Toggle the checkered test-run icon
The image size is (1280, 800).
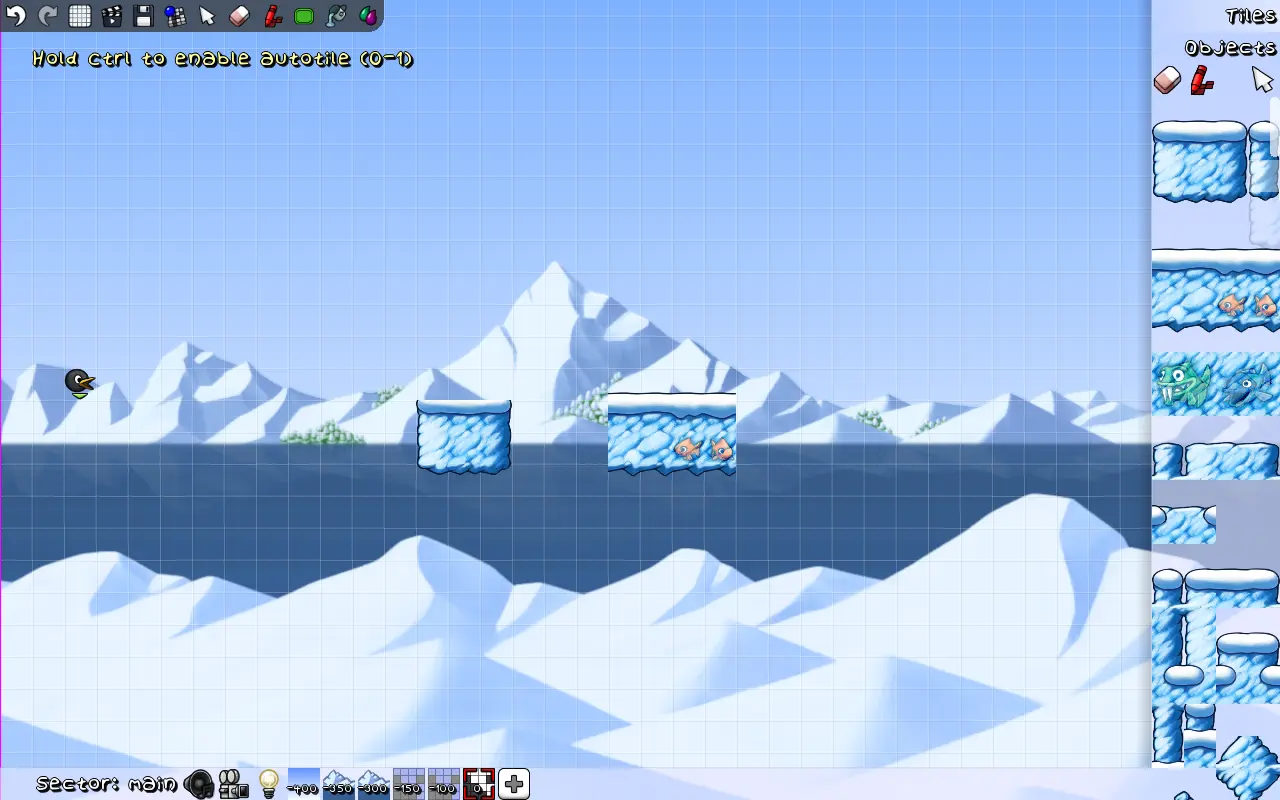174,15
